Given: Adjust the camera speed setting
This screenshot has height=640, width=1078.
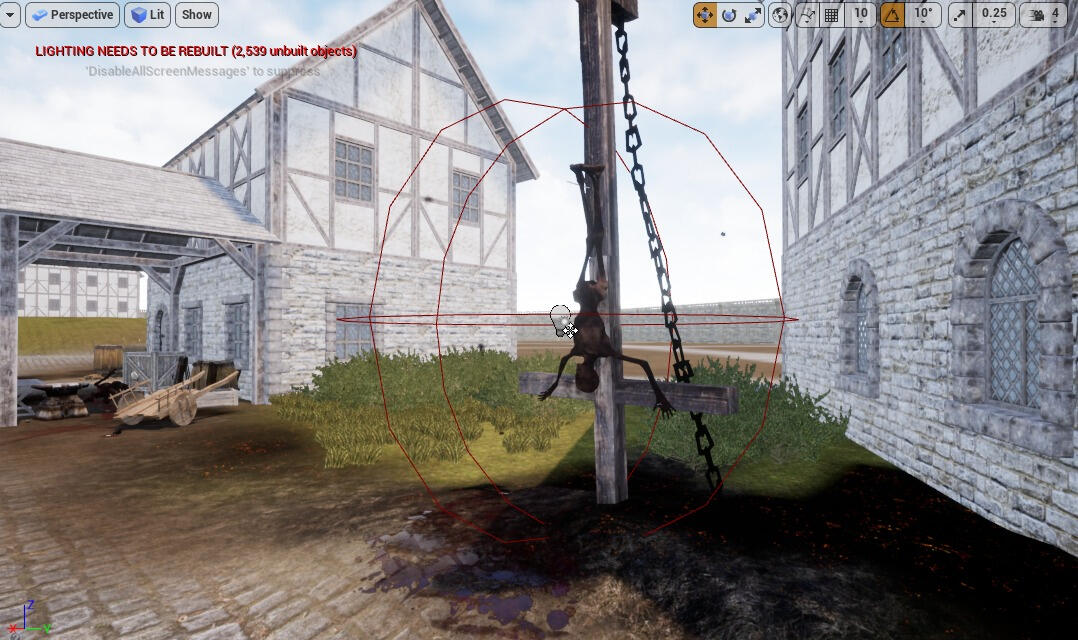Looking at the screenshot, I should coord(1043,15).
